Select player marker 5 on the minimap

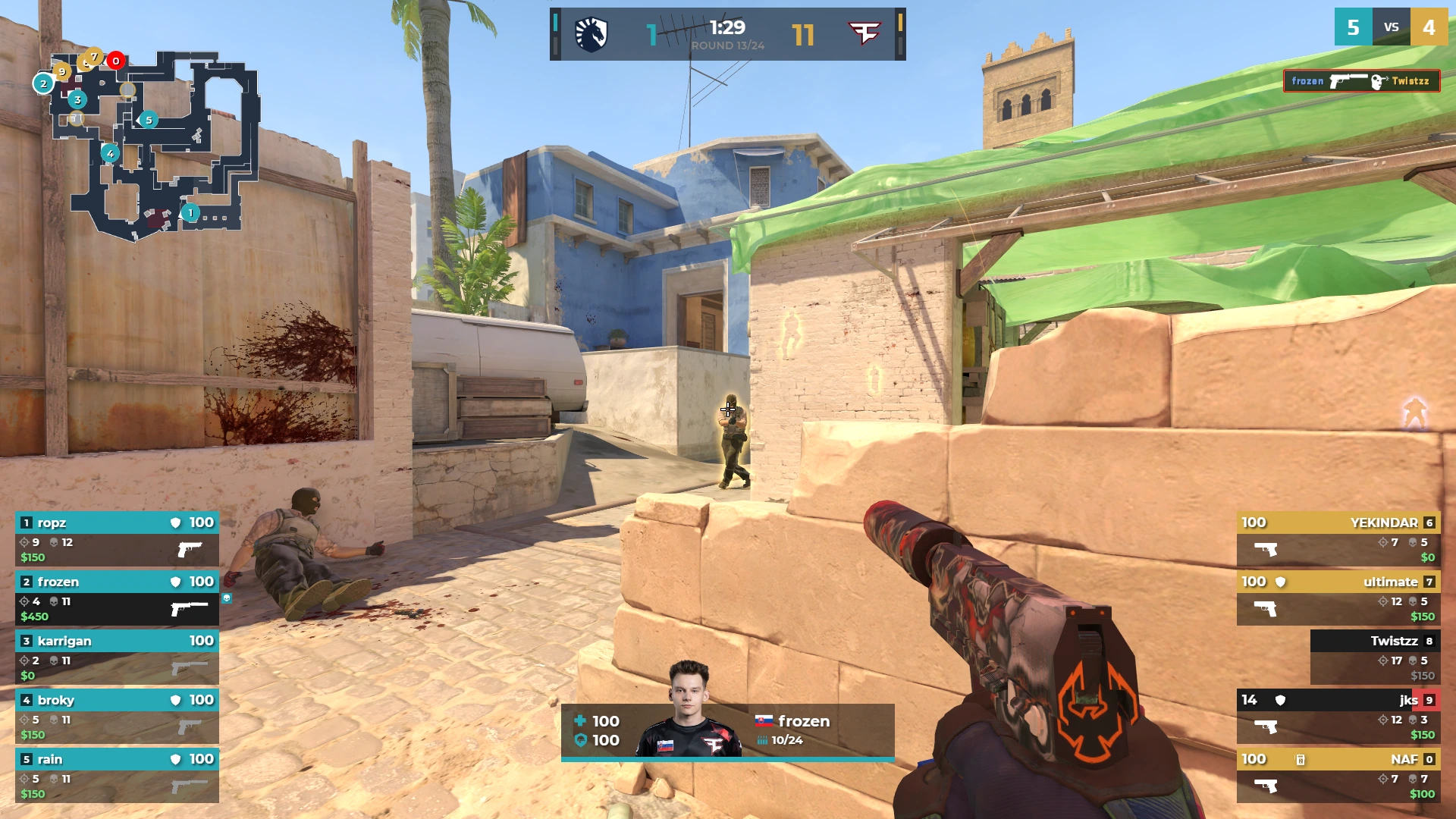coord(149,120)
